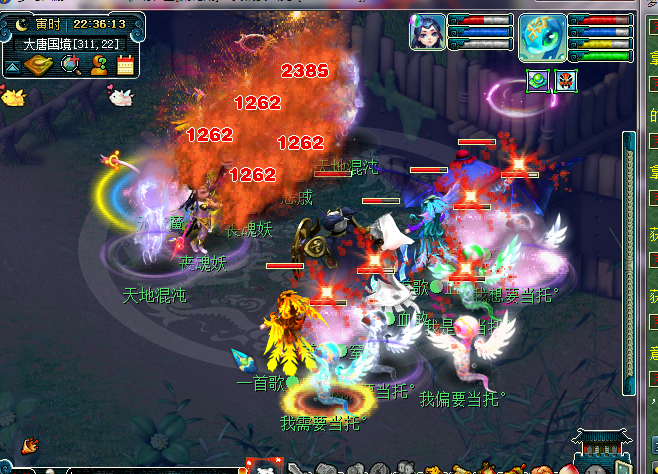Screen dimensions: 658x474
Task: Collapse the top-left panel with the arrow button
Action: [13, 67]
